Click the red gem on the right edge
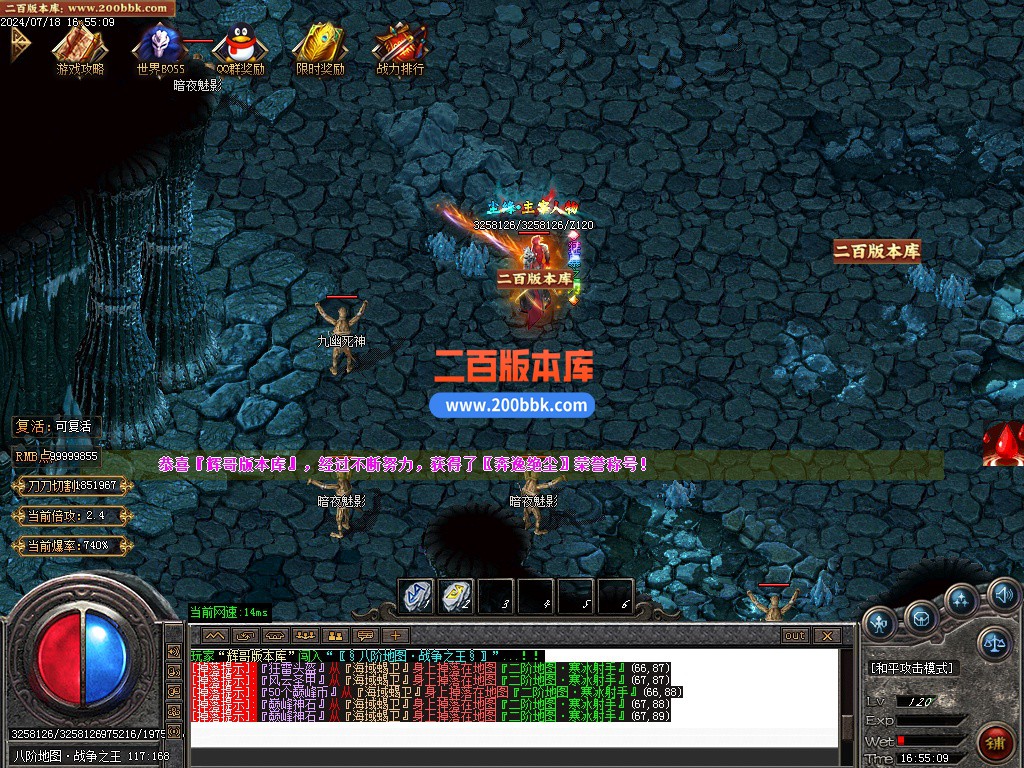 [1003, 445]
